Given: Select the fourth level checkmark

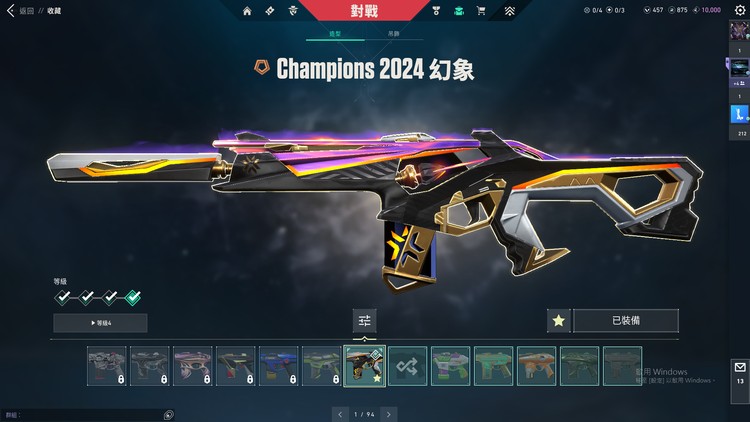Looking at the screenshot, I should tap(133, 297).
